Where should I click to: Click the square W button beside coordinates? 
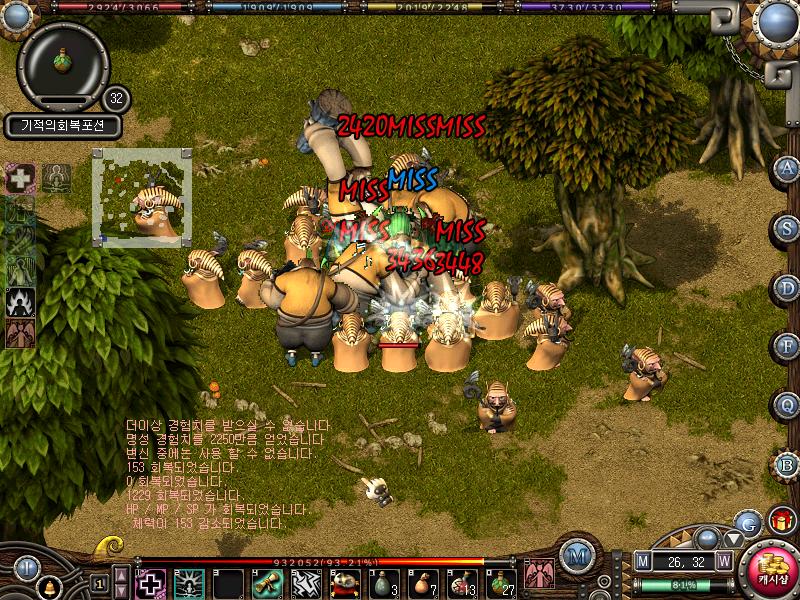coord(724,562)
